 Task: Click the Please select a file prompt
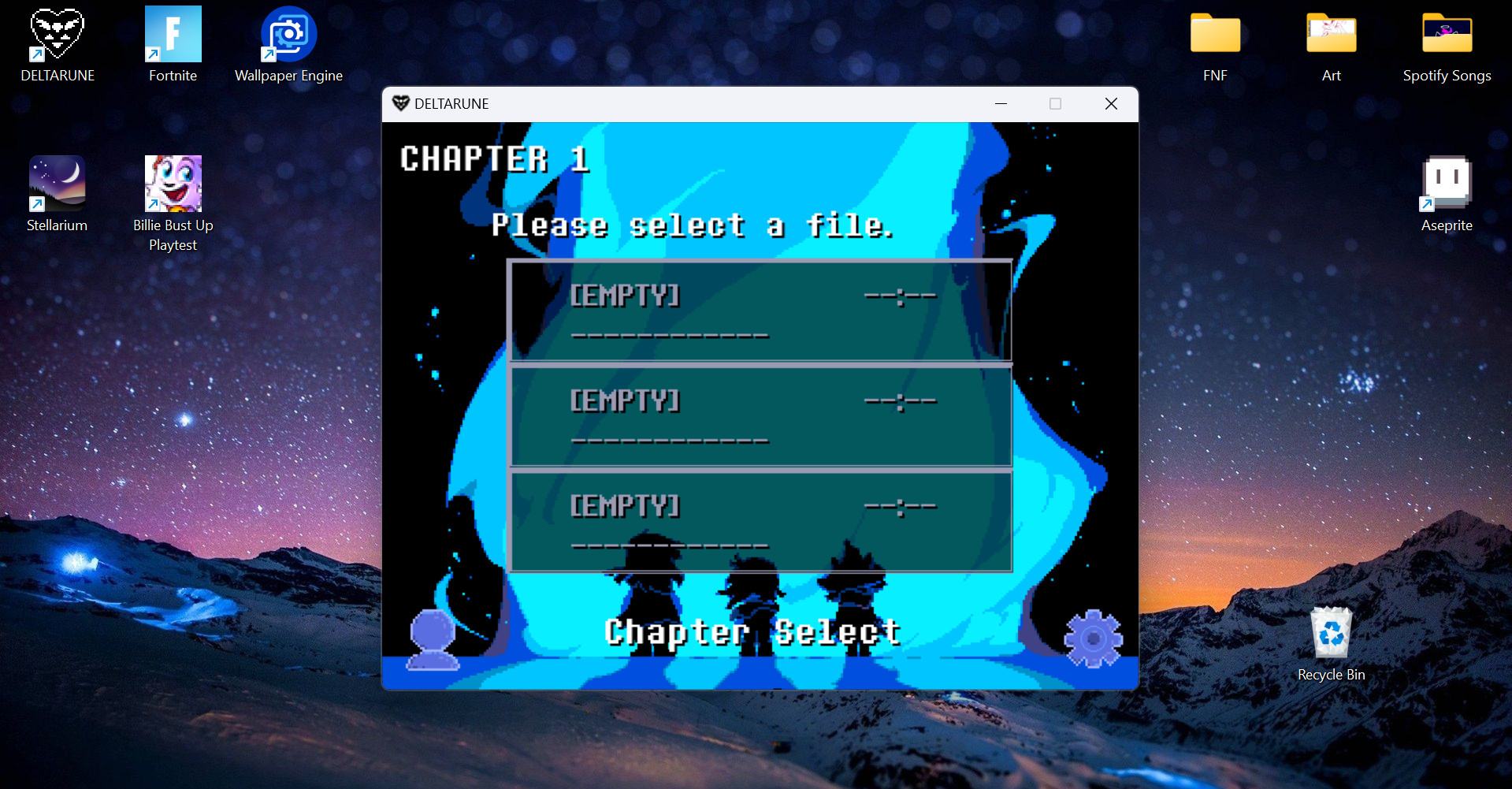coord(693,225)
